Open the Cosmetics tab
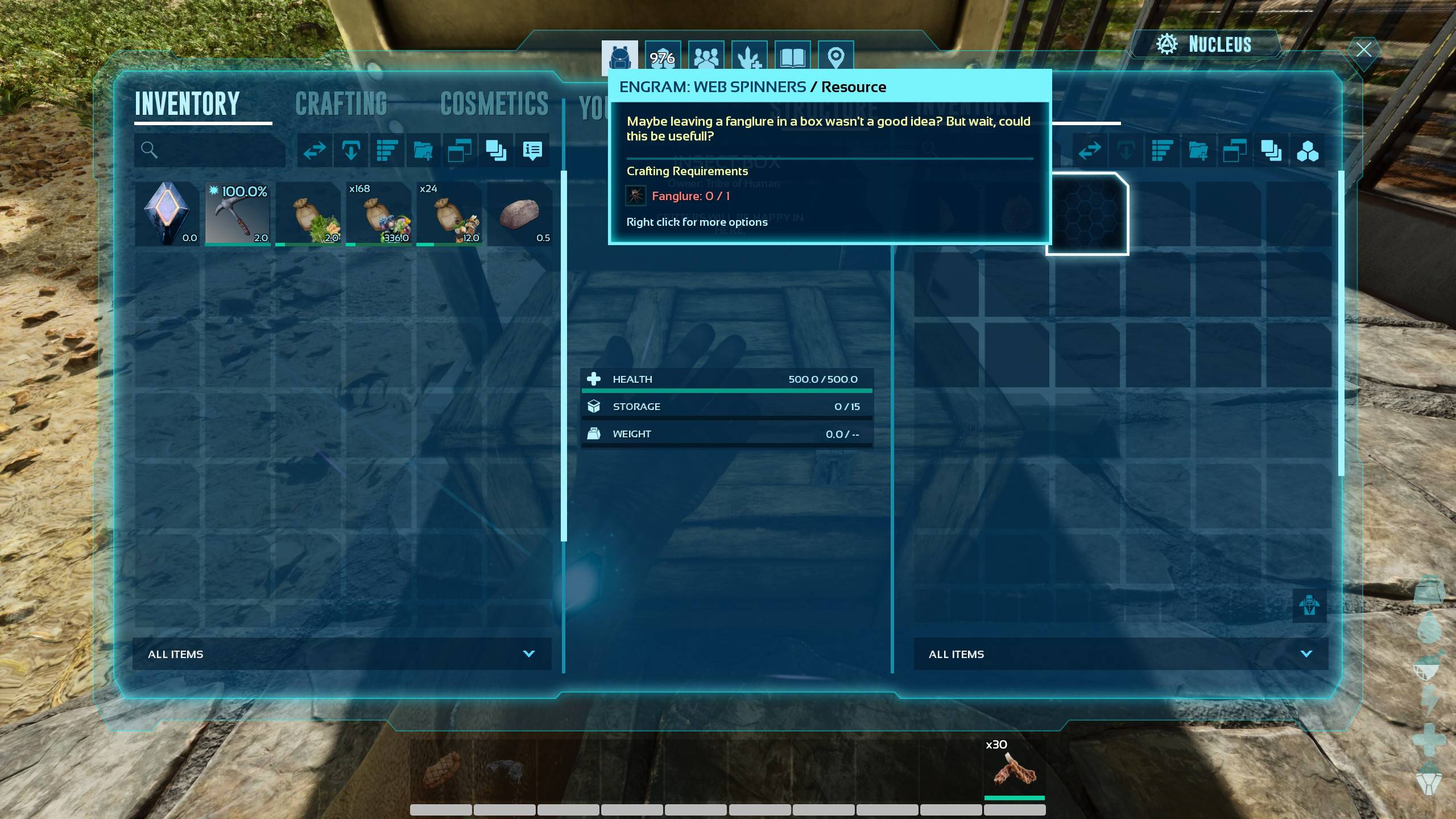Viewport: 1456px width, 819px height. coord(494,105)
